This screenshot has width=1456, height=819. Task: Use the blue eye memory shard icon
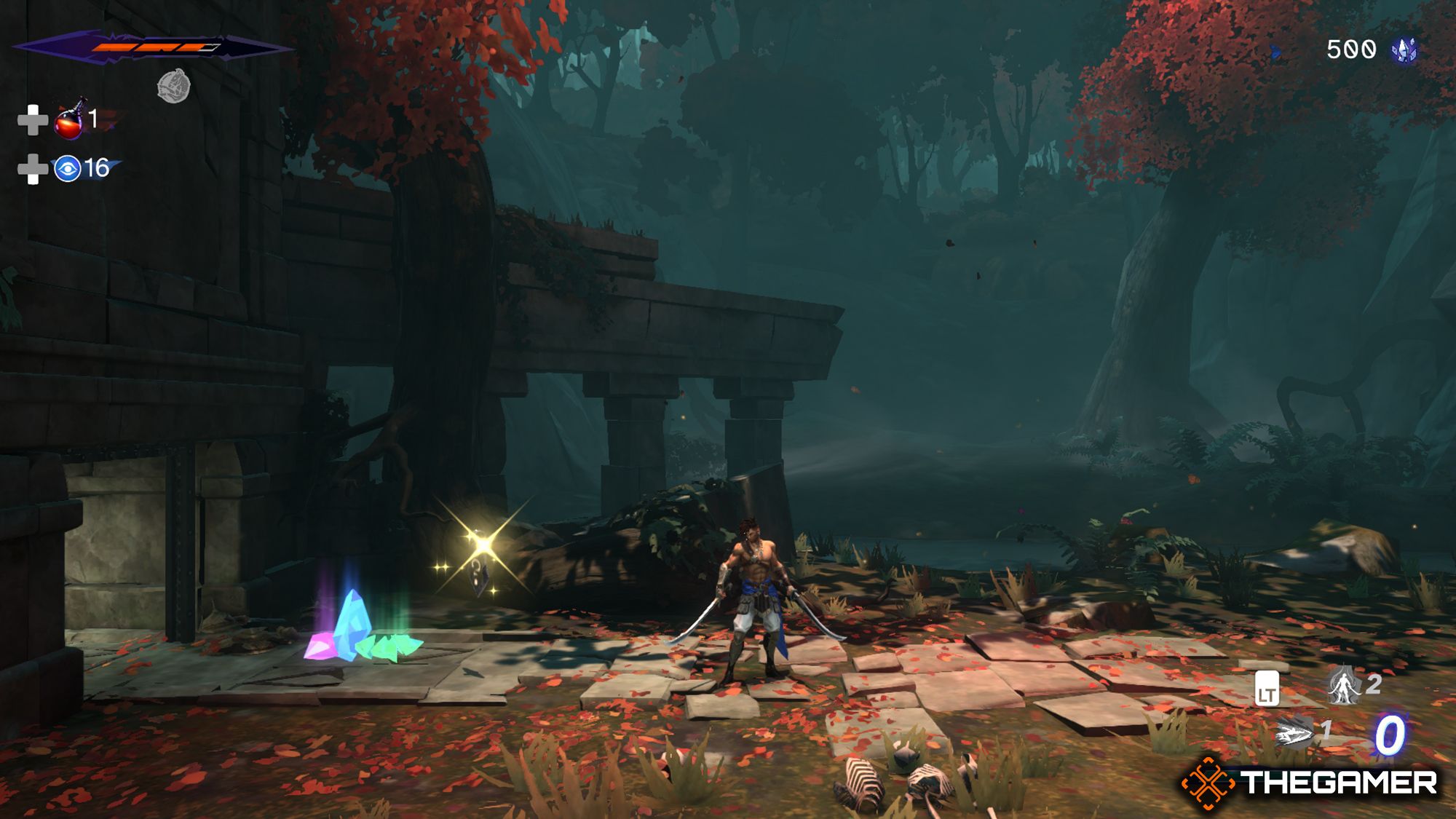tap(68, 169)
